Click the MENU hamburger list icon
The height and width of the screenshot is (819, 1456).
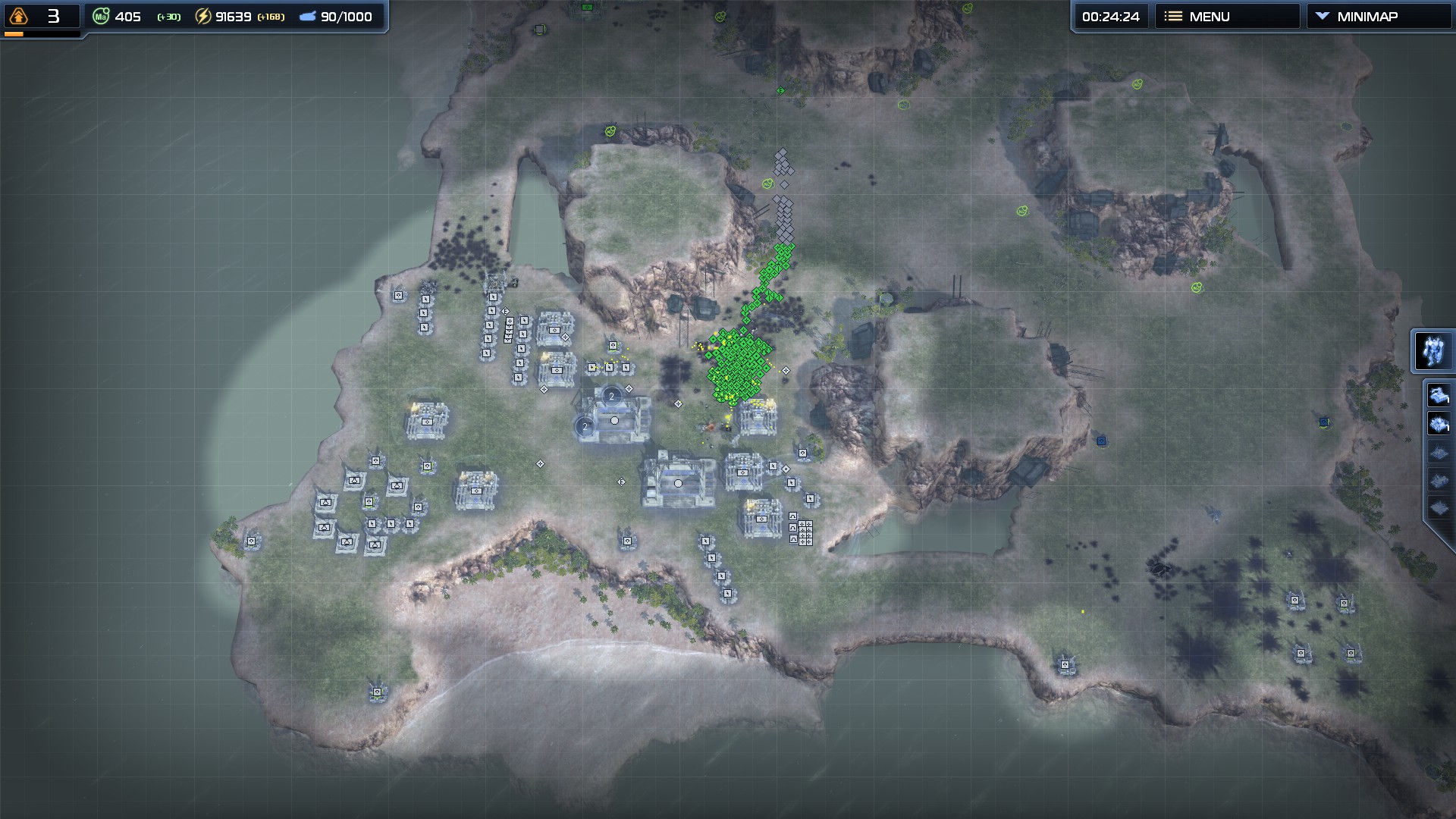click(x=1172, y=15)
